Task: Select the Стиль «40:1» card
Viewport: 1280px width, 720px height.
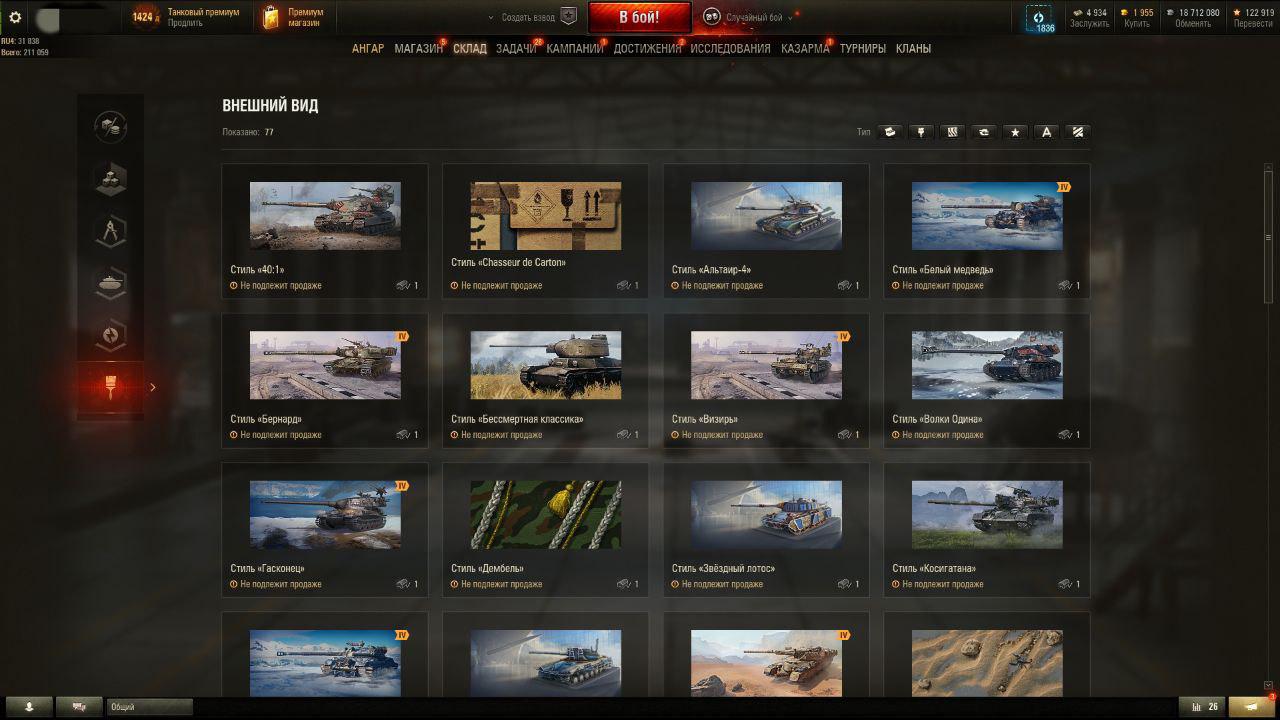Action: click(x=325, y=230)
